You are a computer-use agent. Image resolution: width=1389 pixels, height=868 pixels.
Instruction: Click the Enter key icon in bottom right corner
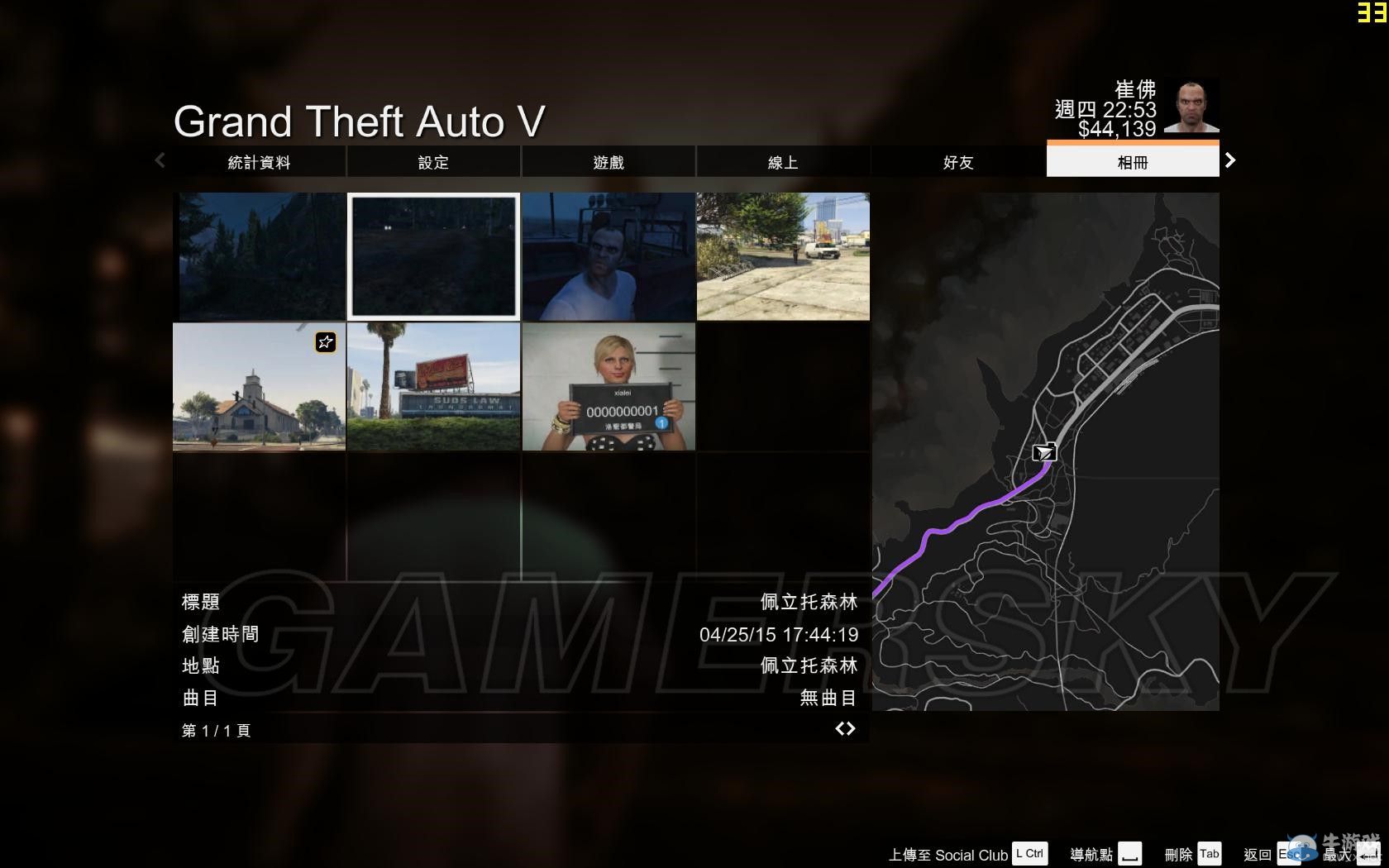(x=1370, y=853)
